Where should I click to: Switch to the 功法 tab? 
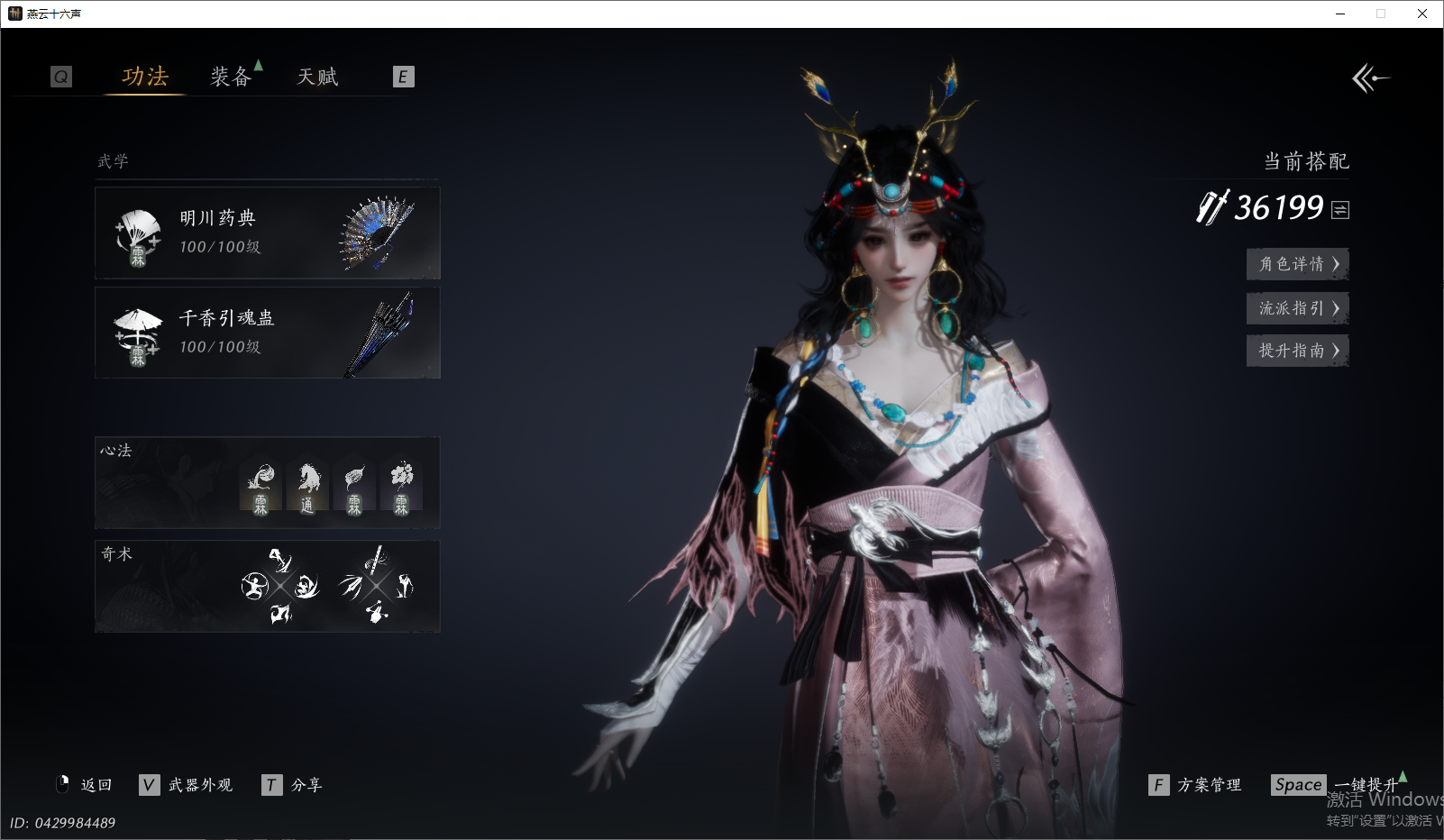click(x=145, y=77)
